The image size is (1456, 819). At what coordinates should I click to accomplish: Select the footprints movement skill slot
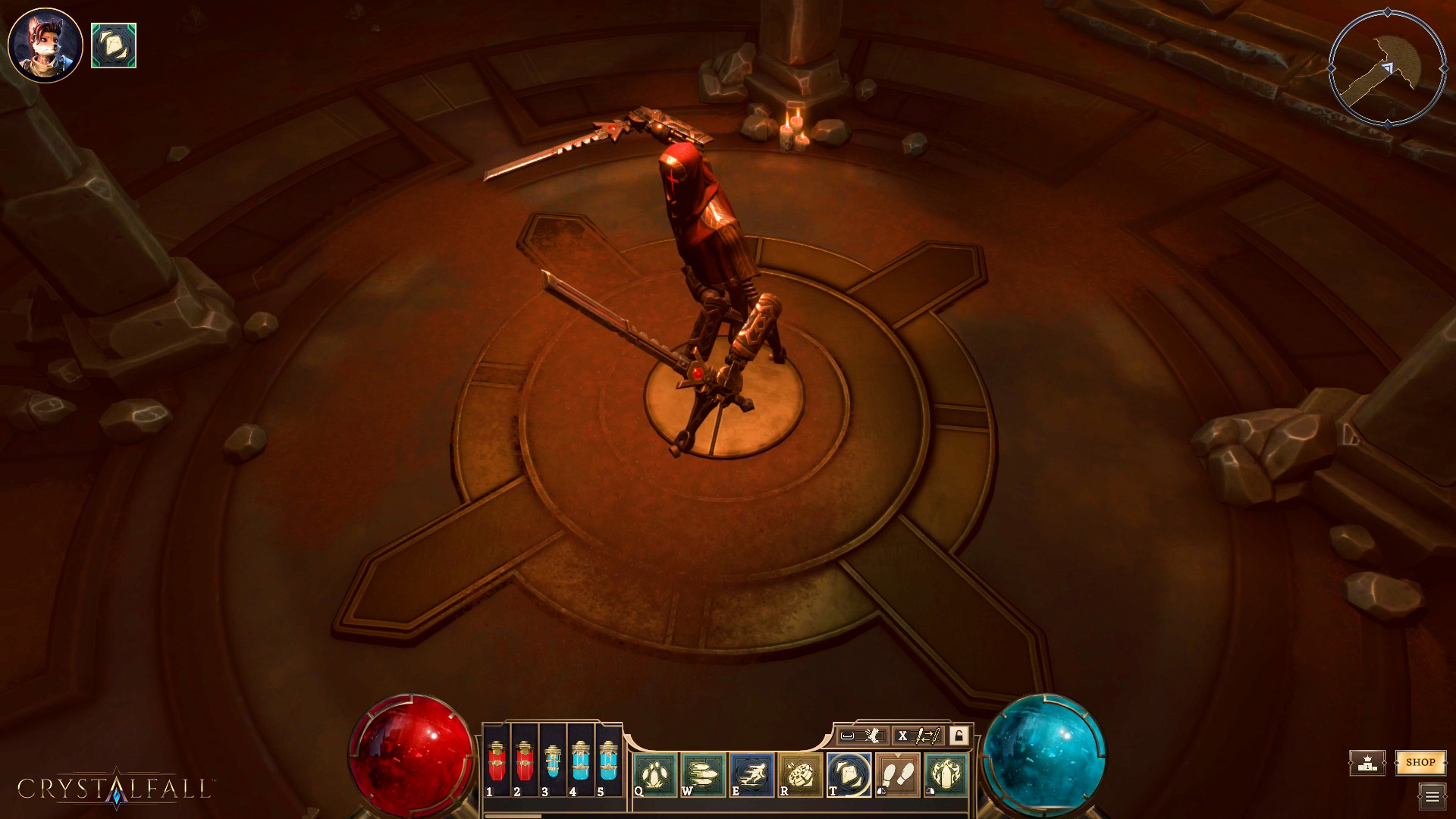tap(898, 775)
